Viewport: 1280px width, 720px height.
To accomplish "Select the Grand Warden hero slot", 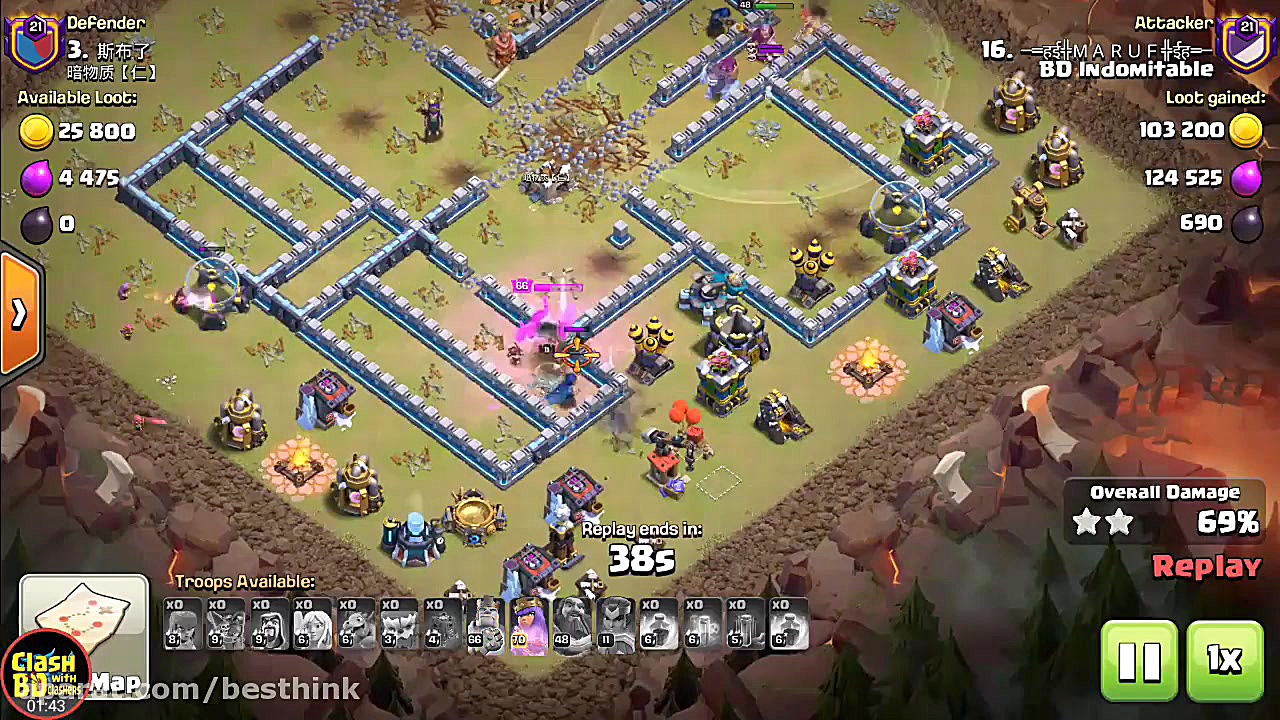I will (x=572, y=626).
